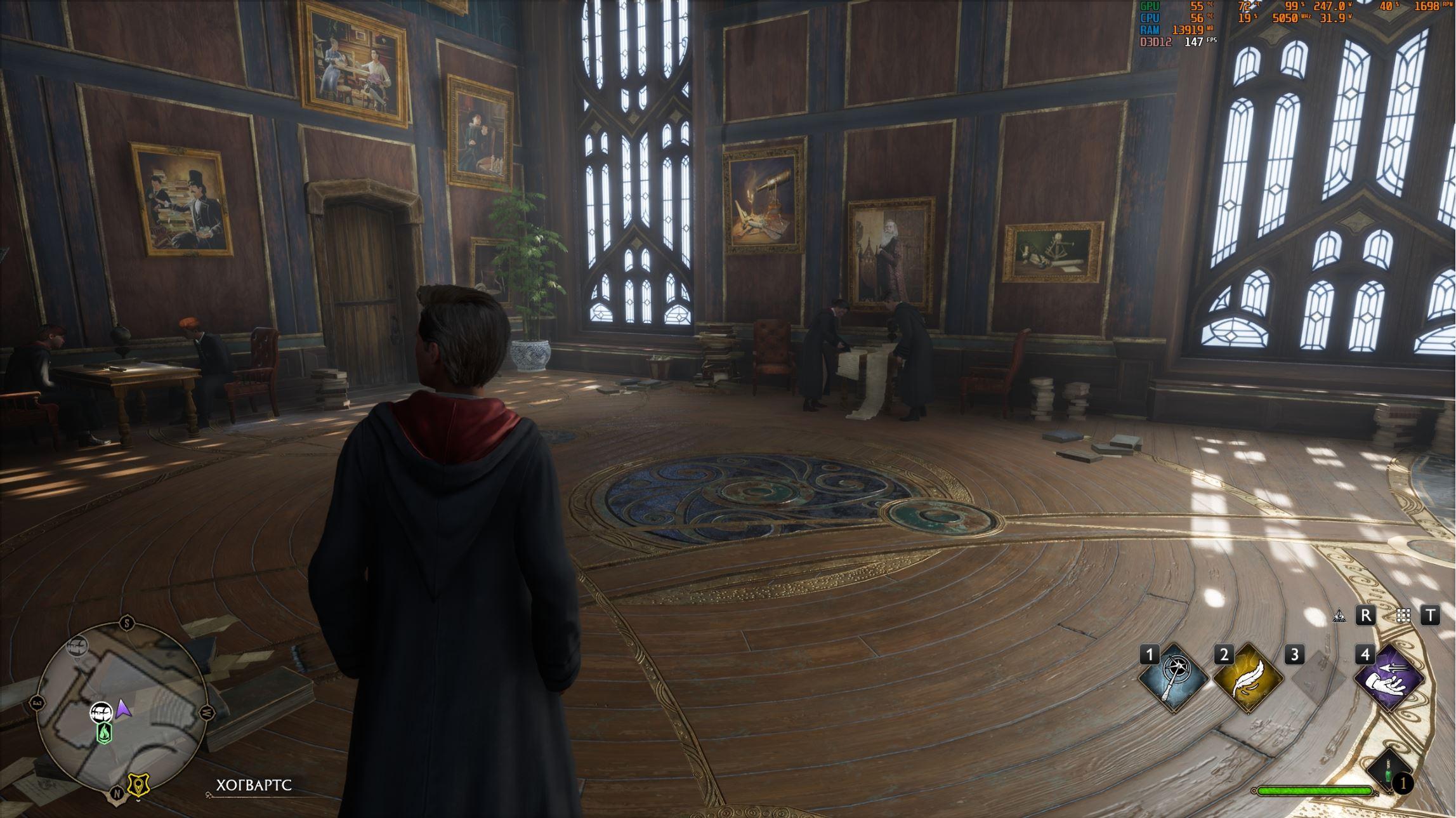Click the yellow quest waypoint shield marker
The image size is (1456, 818).
coord(138,785)
